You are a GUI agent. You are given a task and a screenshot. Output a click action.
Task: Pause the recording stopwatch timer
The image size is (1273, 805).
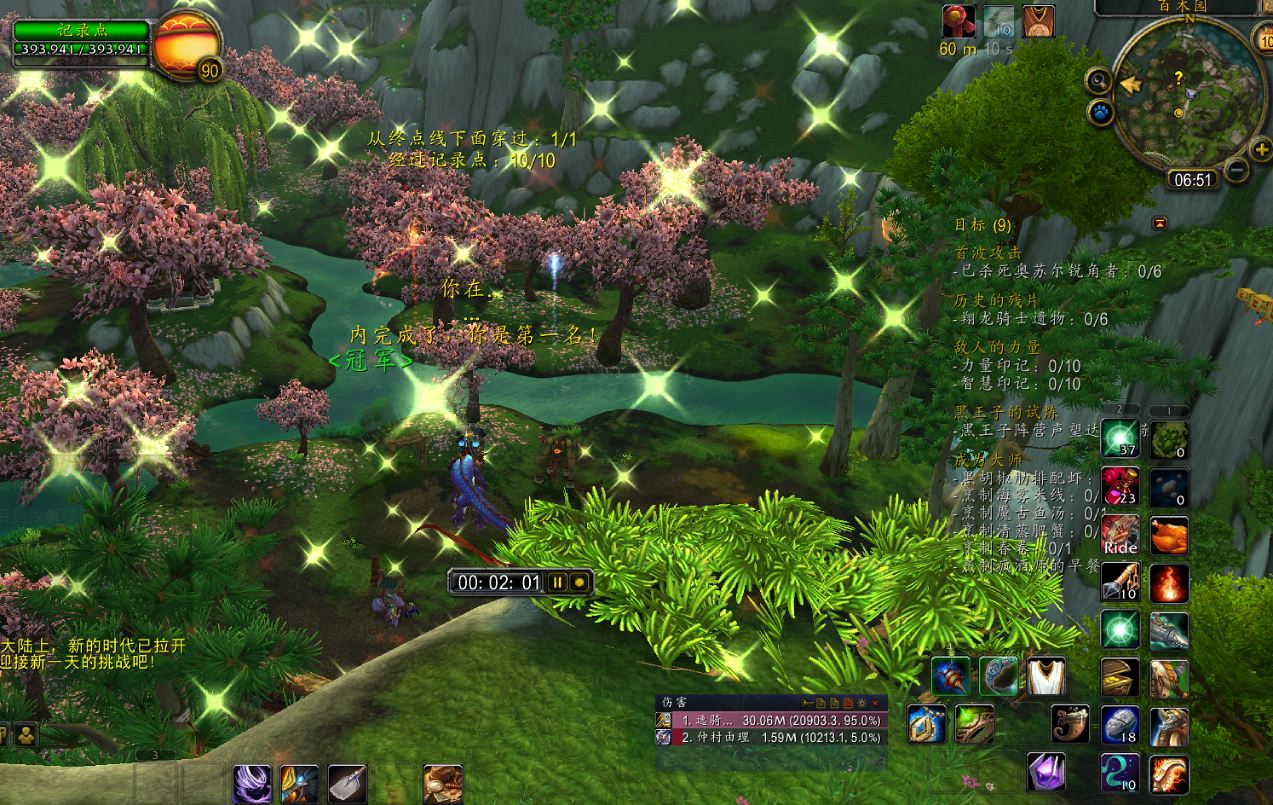coord(556,582)
